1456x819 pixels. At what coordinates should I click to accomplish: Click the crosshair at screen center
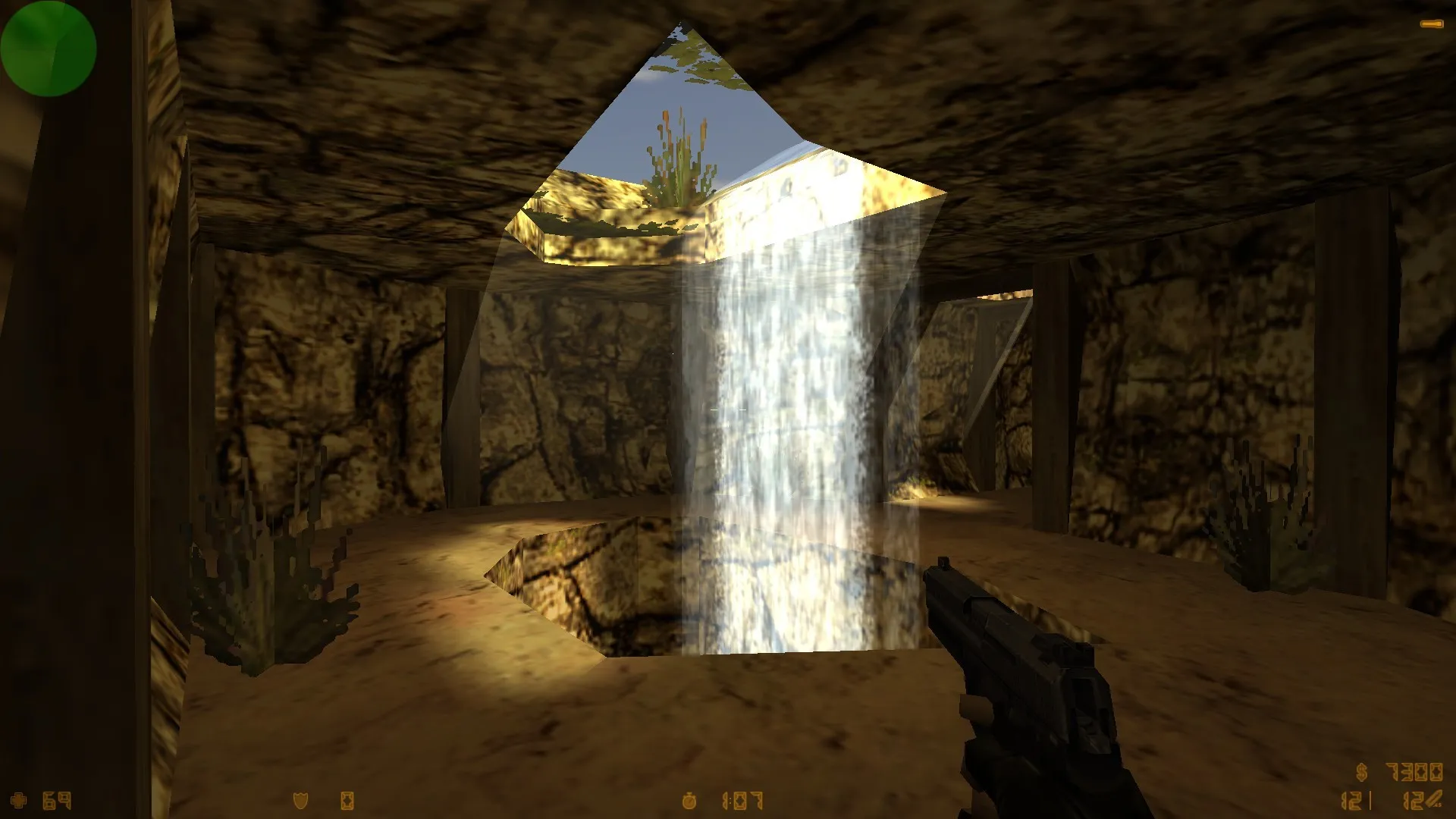pos(728,409)
